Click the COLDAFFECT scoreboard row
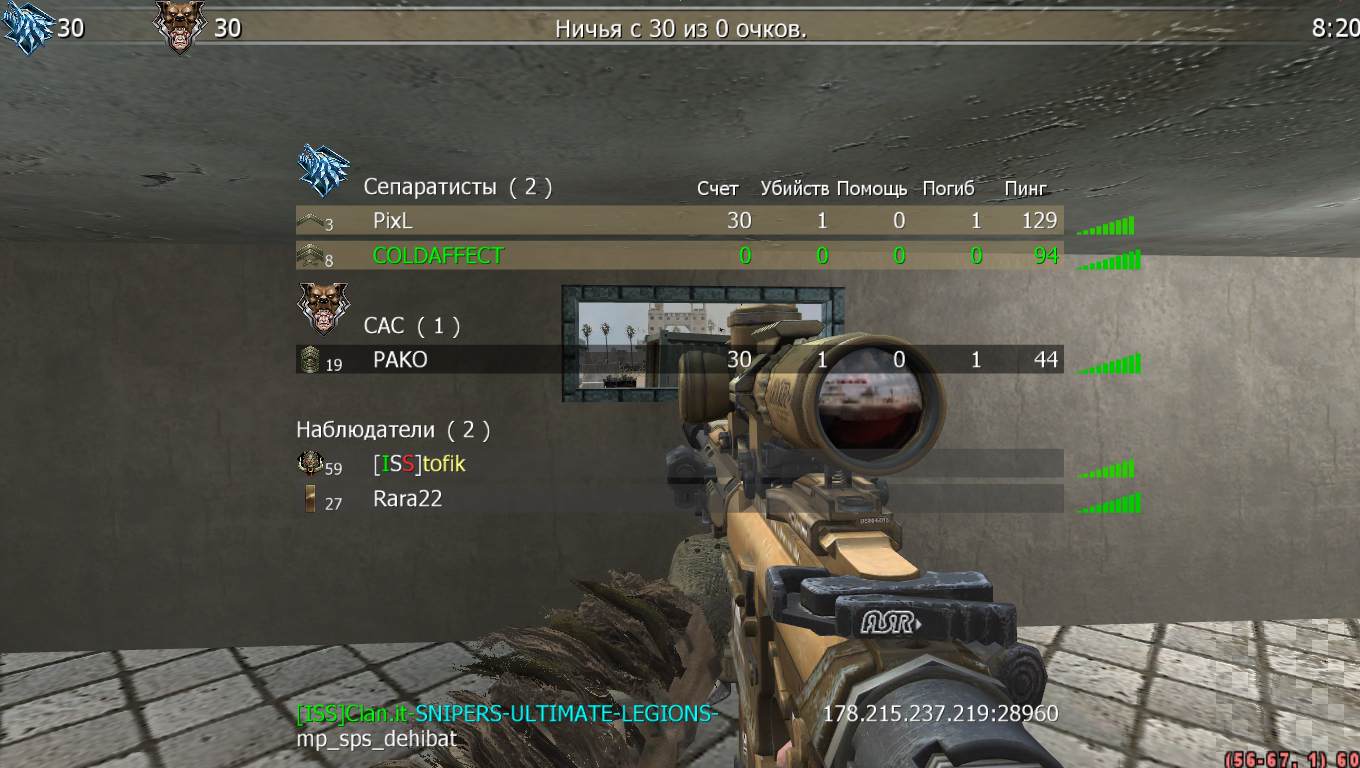Image resolution: width=1360 pixels, height=768 pixels. click(437, 256)
